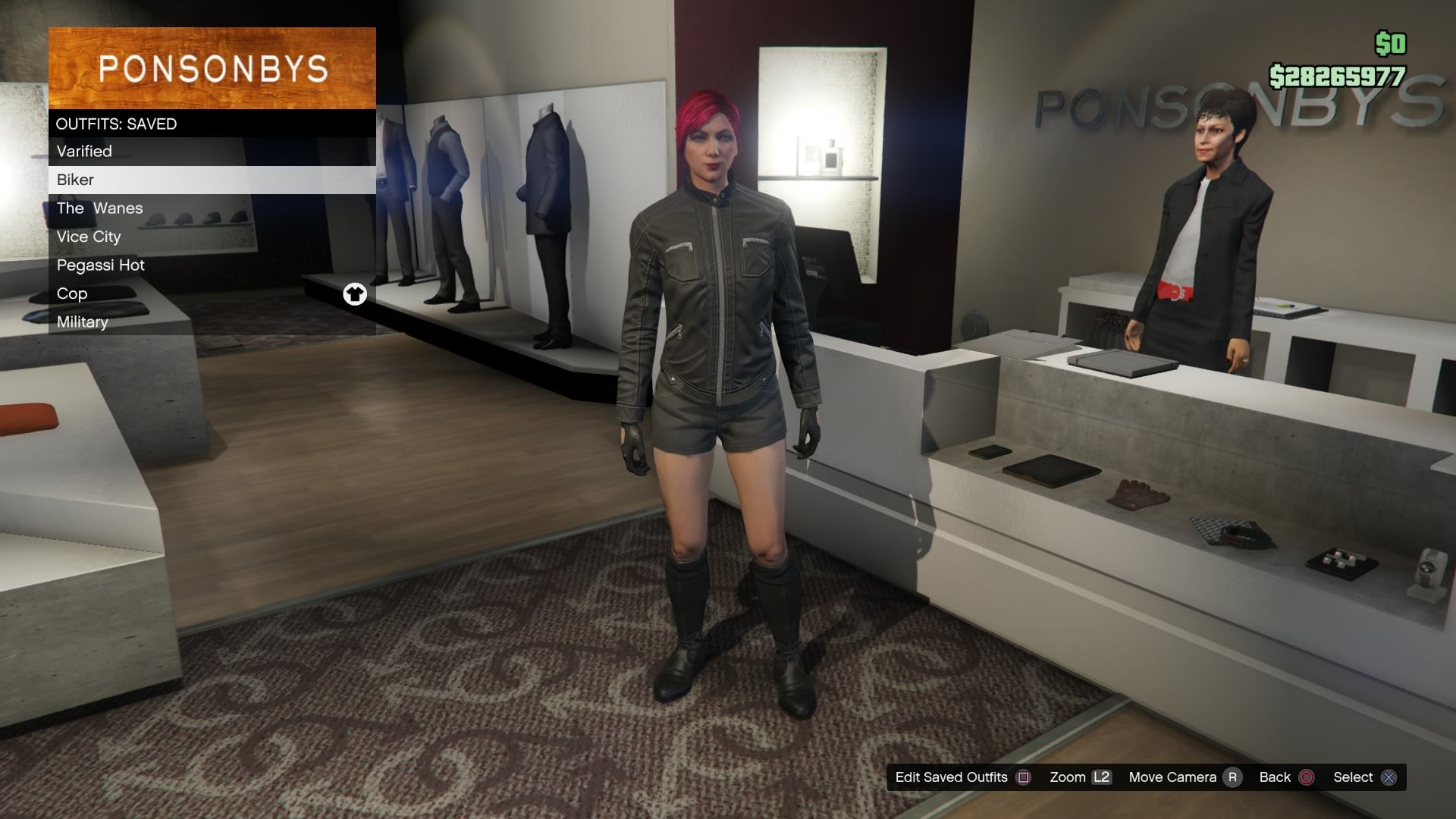Click the R move camera button icon

[x=1235, y=777]
